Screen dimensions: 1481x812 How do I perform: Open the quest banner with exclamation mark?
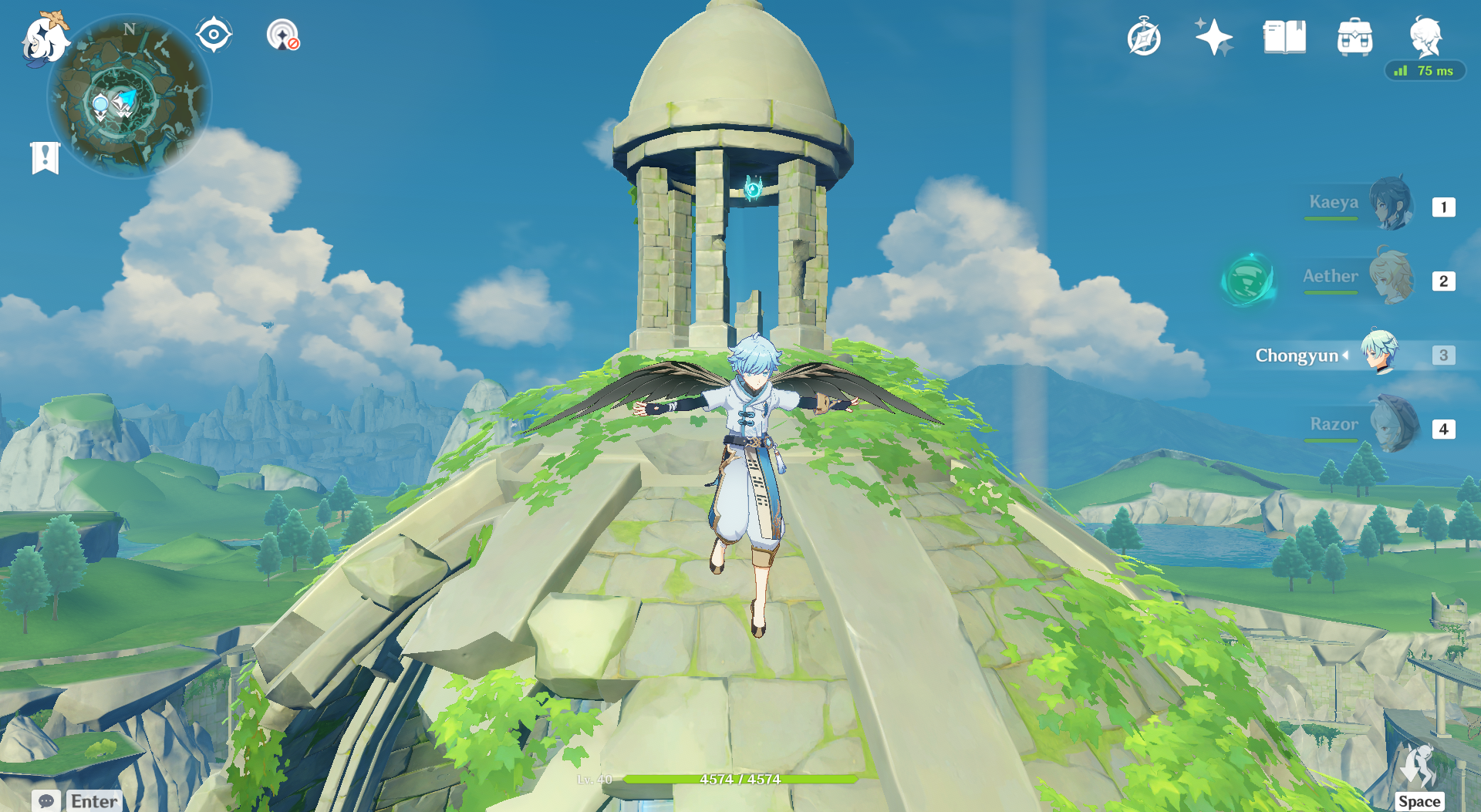point(46,158)
